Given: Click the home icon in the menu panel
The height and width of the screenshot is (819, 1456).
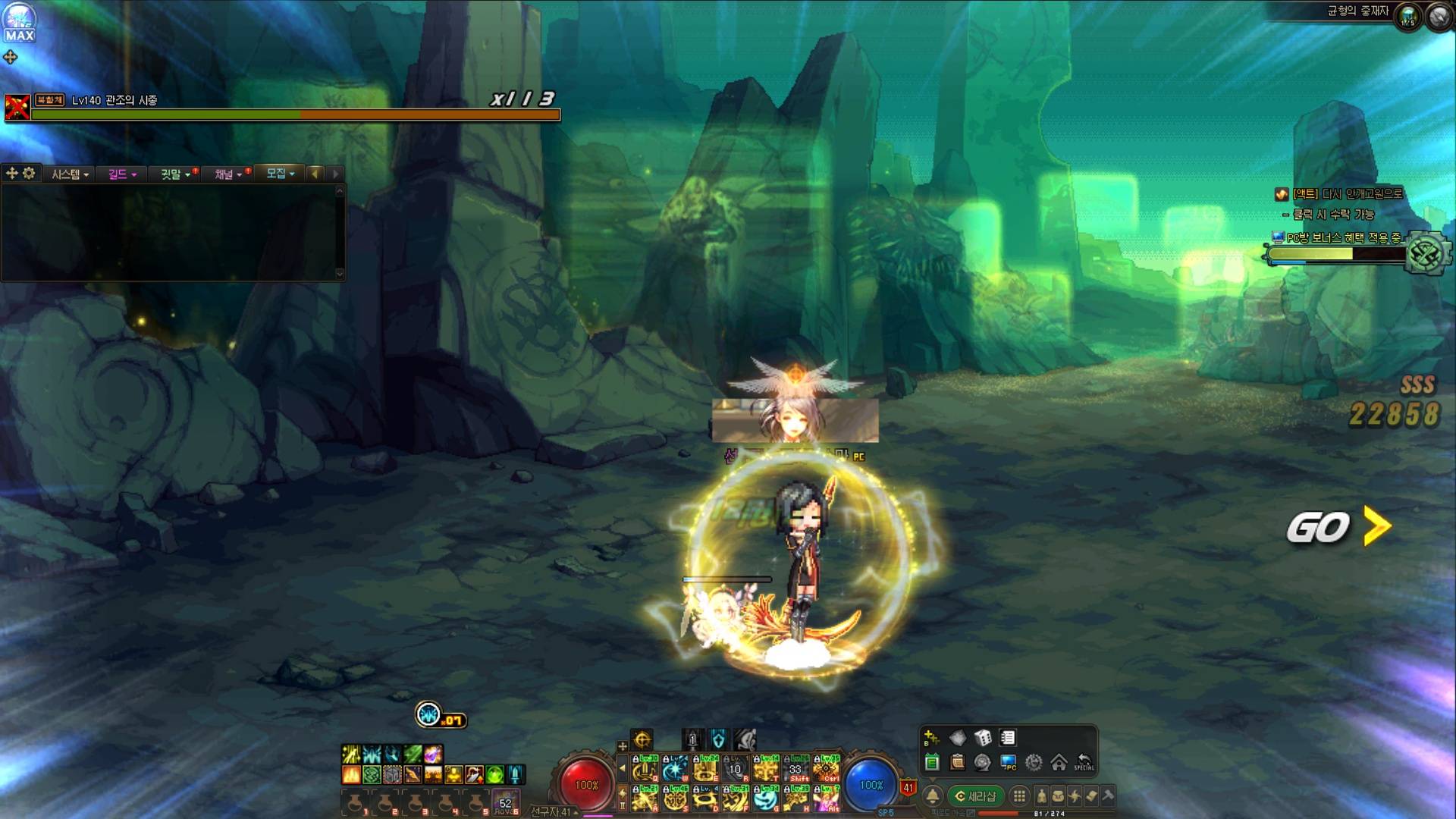Looking at the screenshot, I should [x=1059, y=762].
